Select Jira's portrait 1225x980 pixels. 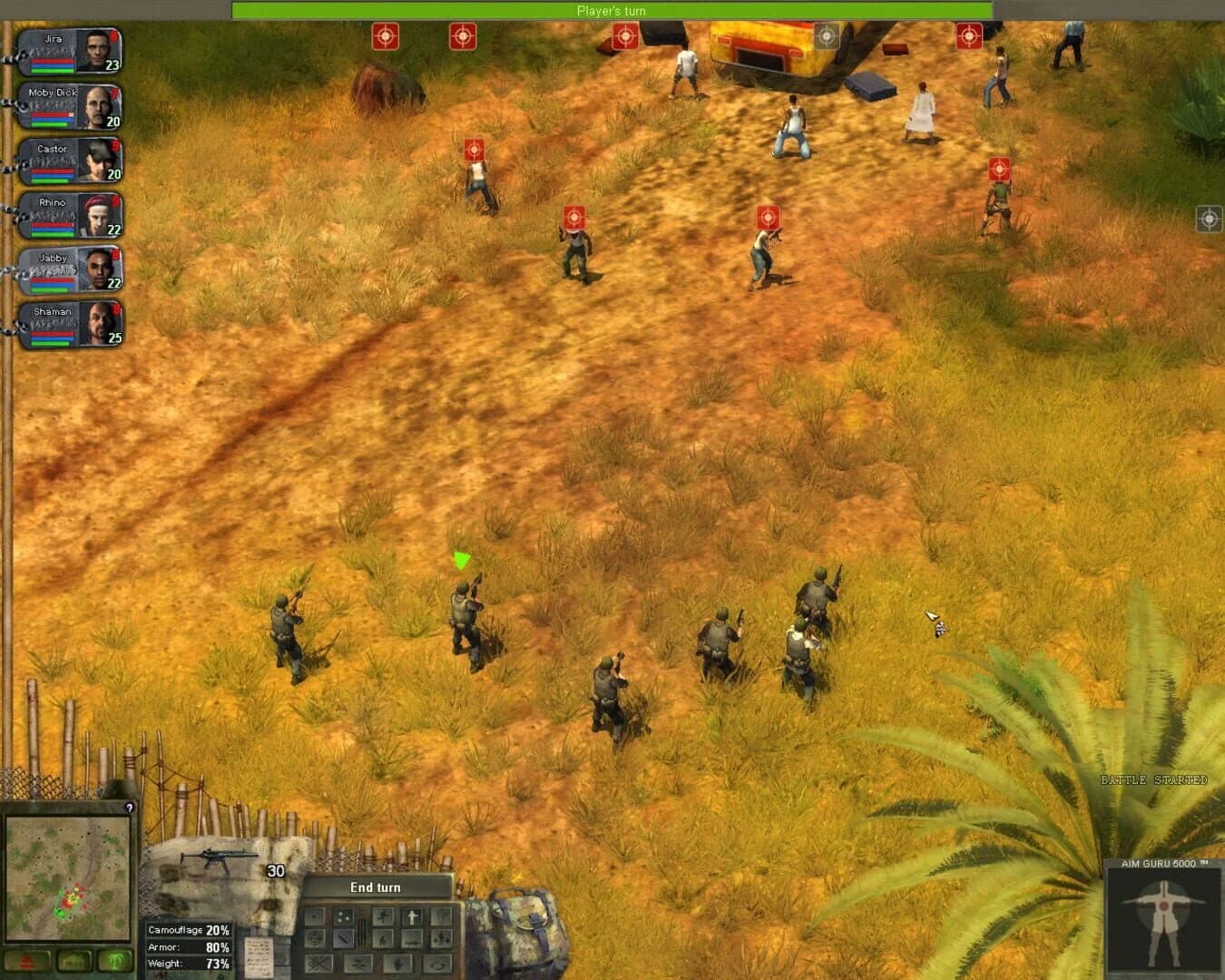pyautogui.click(x=93, y=51)
